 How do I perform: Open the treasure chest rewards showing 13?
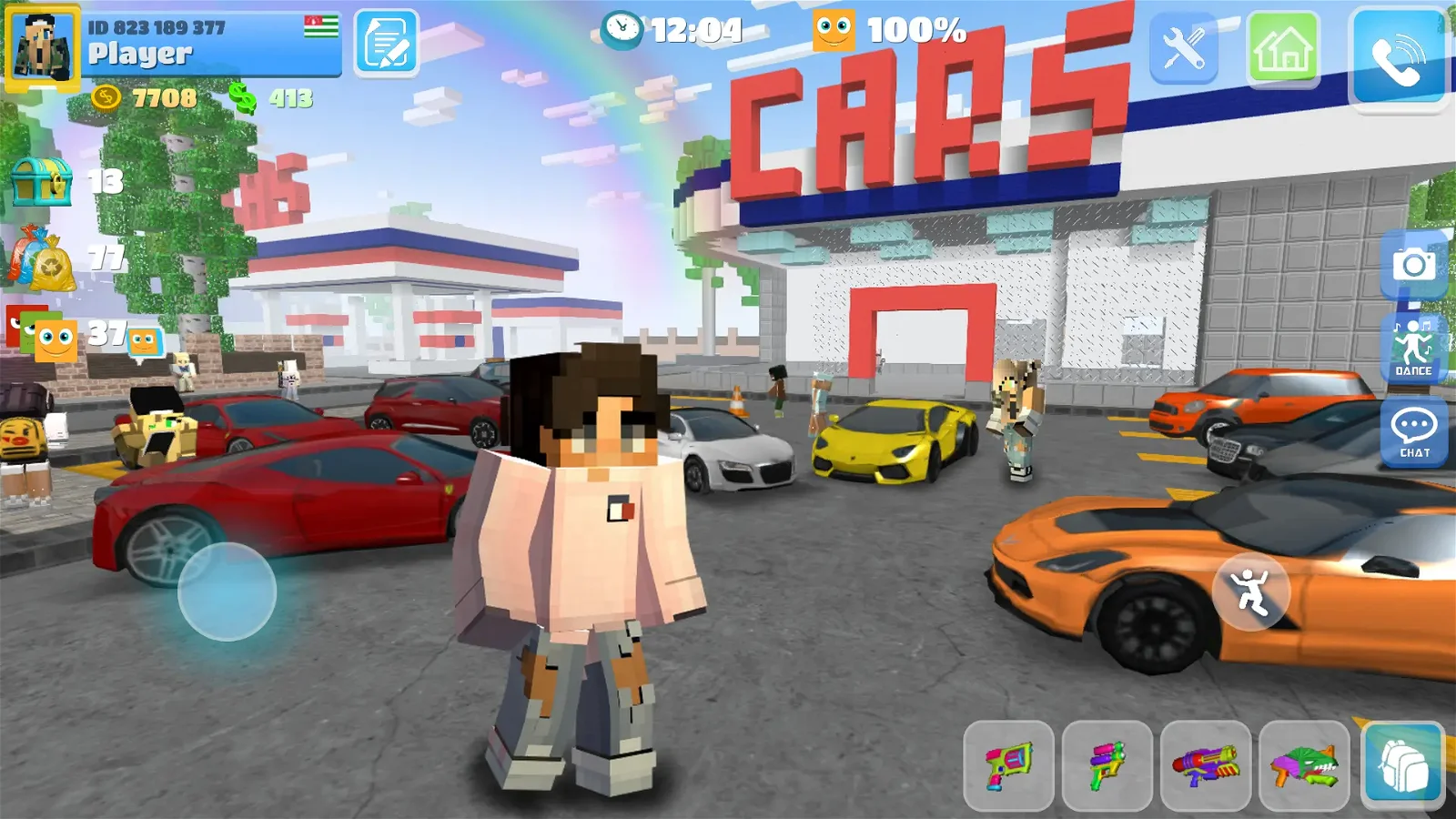tap(43, 184)
